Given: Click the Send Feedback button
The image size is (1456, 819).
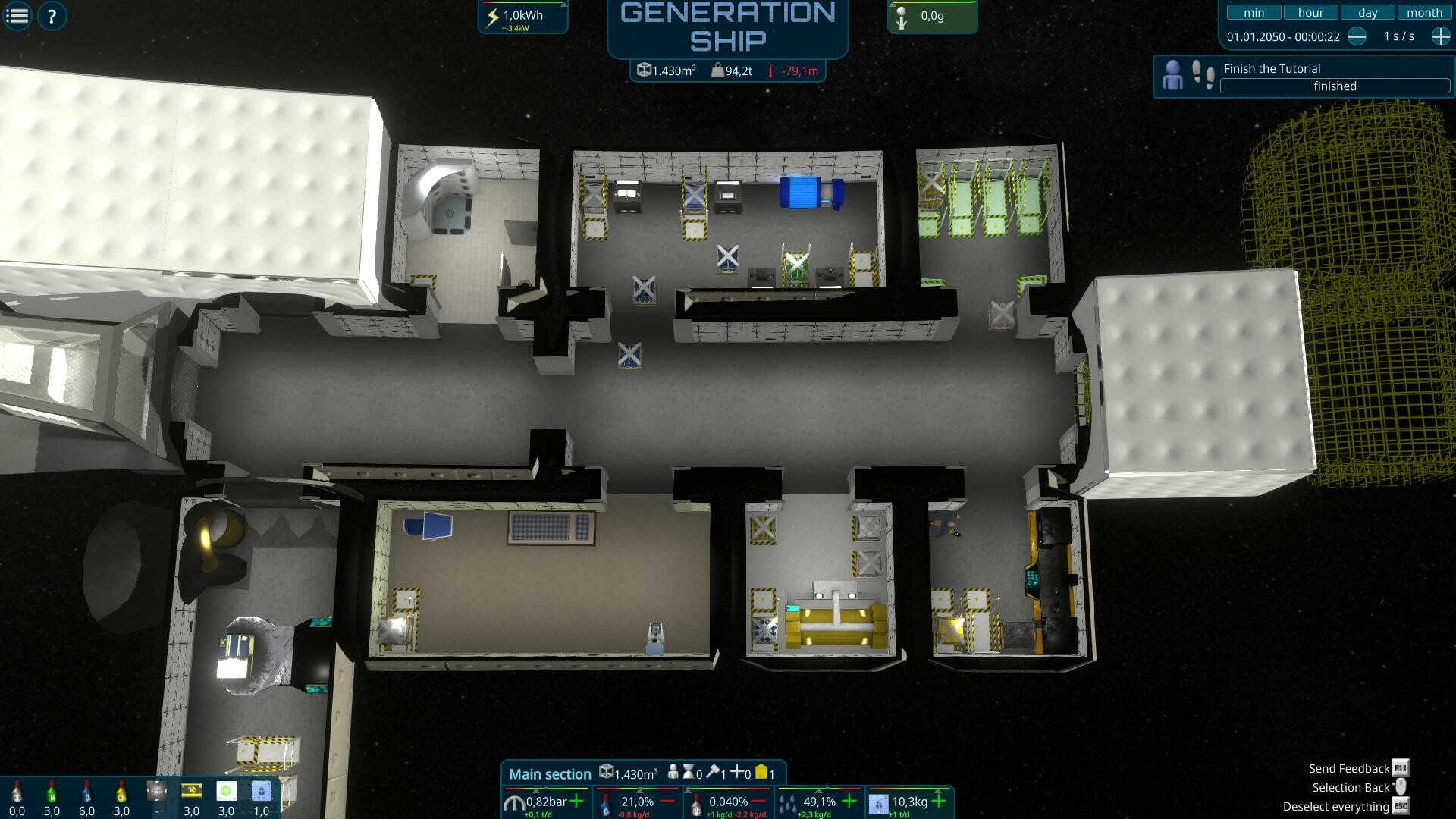Looking at the screenshot, I should (1349, 767).
